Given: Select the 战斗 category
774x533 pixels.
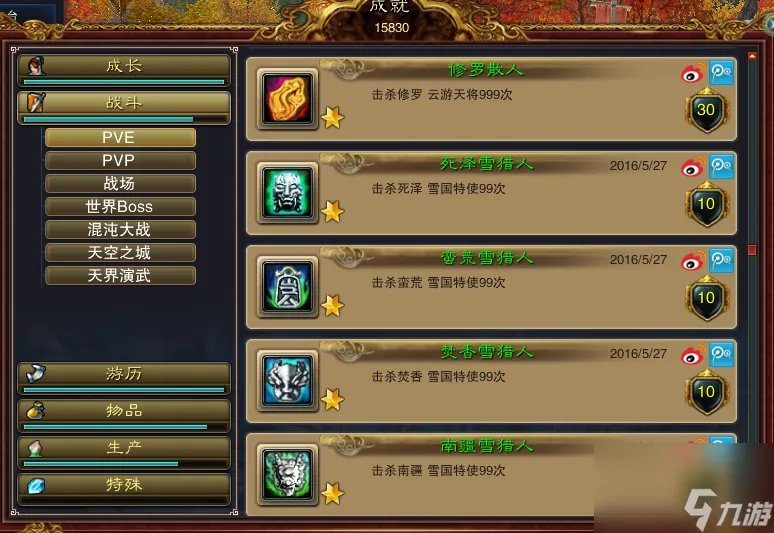Looking at the screenshot, I should click(x=124, y=103).
